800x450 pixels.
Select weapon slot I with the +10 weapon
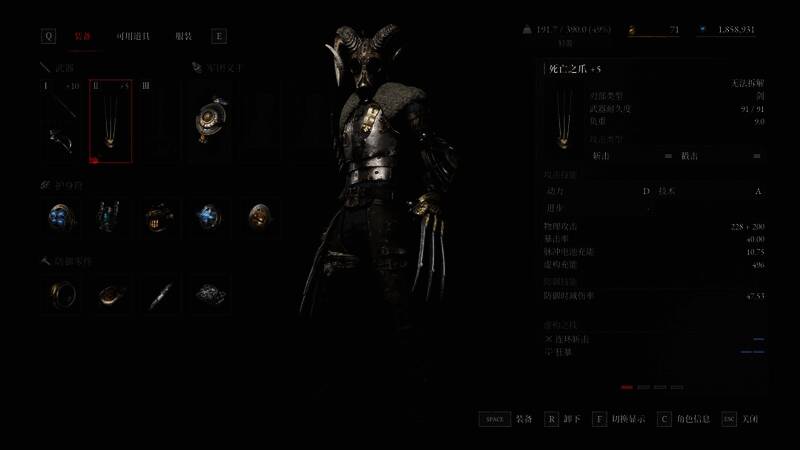61,121
